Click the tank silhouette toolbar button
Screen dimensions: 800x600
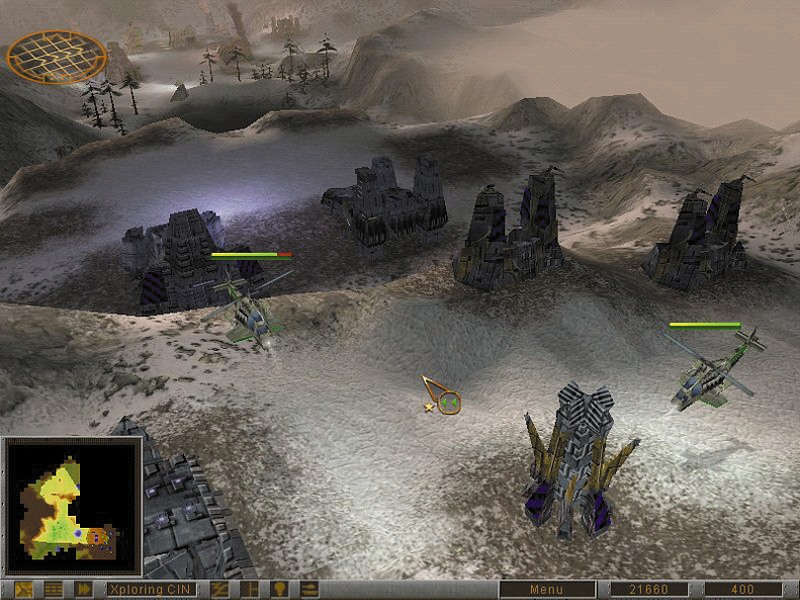tap(311, 590)
